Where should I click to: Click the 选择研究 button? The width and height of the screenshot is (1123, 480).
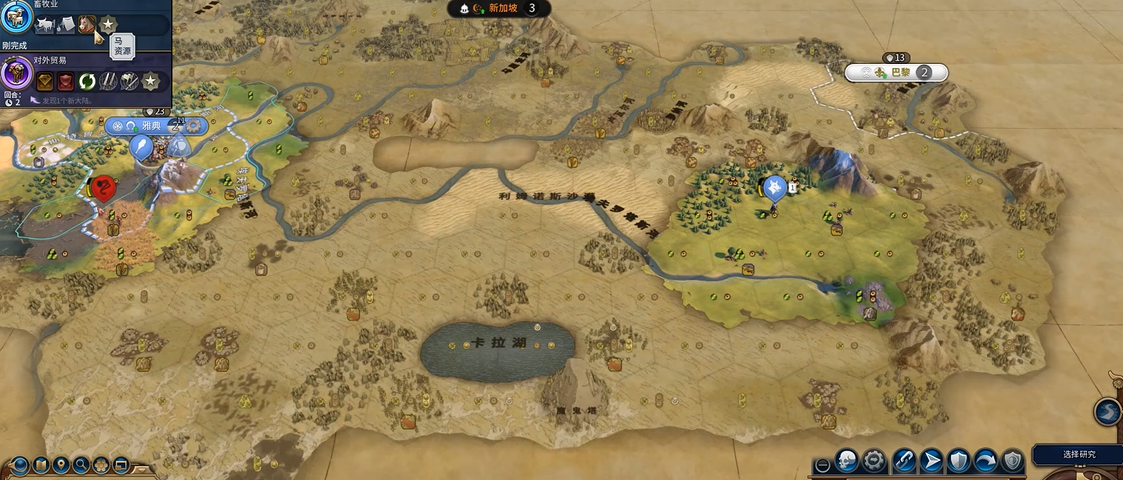tap(1078, 454)
